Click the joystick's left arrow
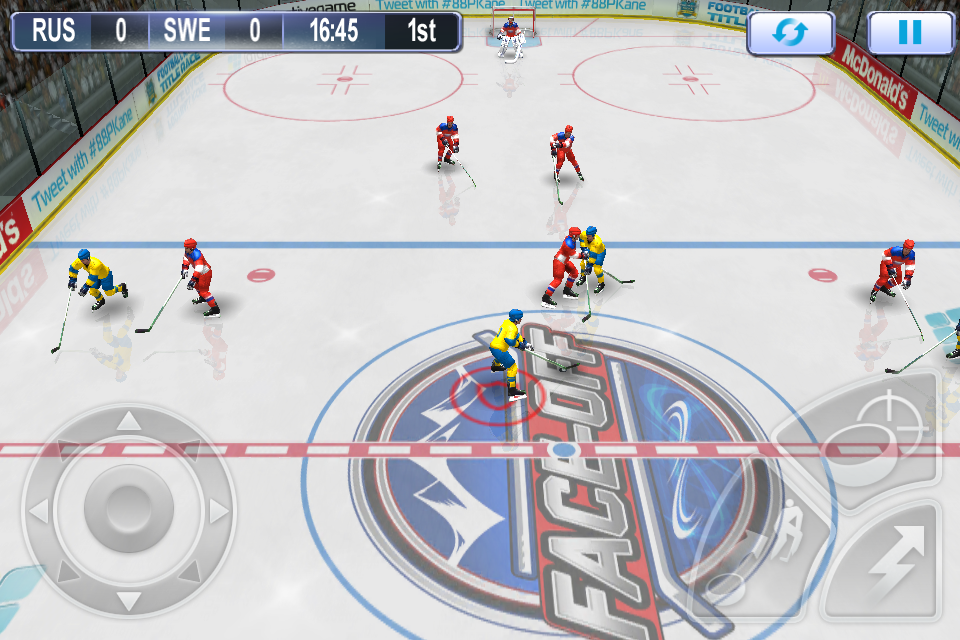This screenshot has height=640, width=960. [39, 512]
